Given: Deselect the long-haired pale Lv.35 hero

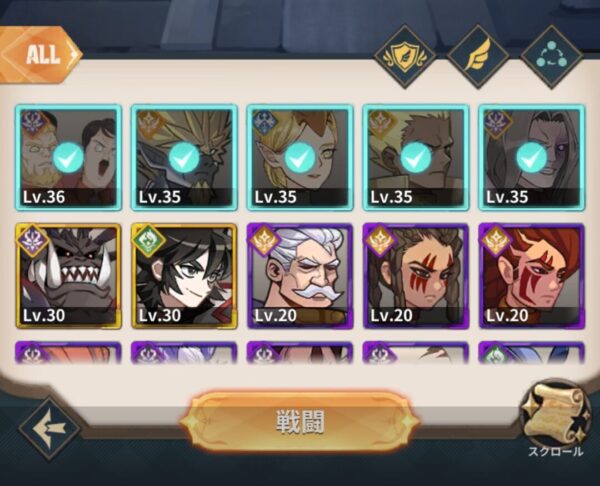Looking at the screenshot, I should click(x=531, y=157).
